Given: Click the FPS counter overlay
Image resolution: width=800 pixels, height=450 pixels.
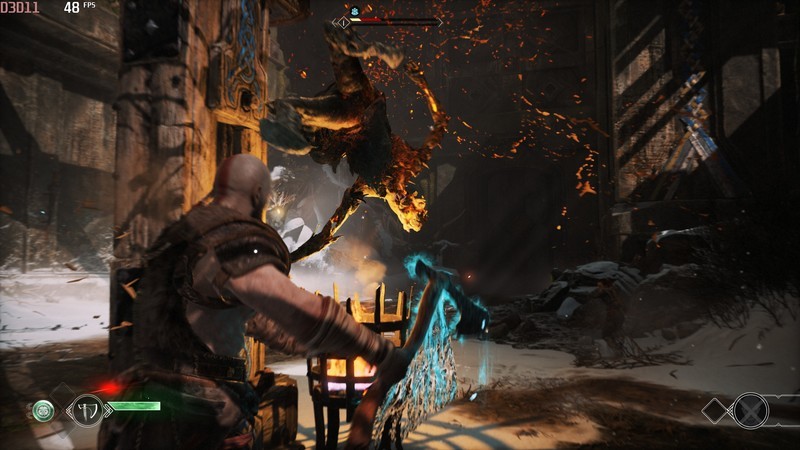Looking at the screenshot, I should [x=79, y=7].
